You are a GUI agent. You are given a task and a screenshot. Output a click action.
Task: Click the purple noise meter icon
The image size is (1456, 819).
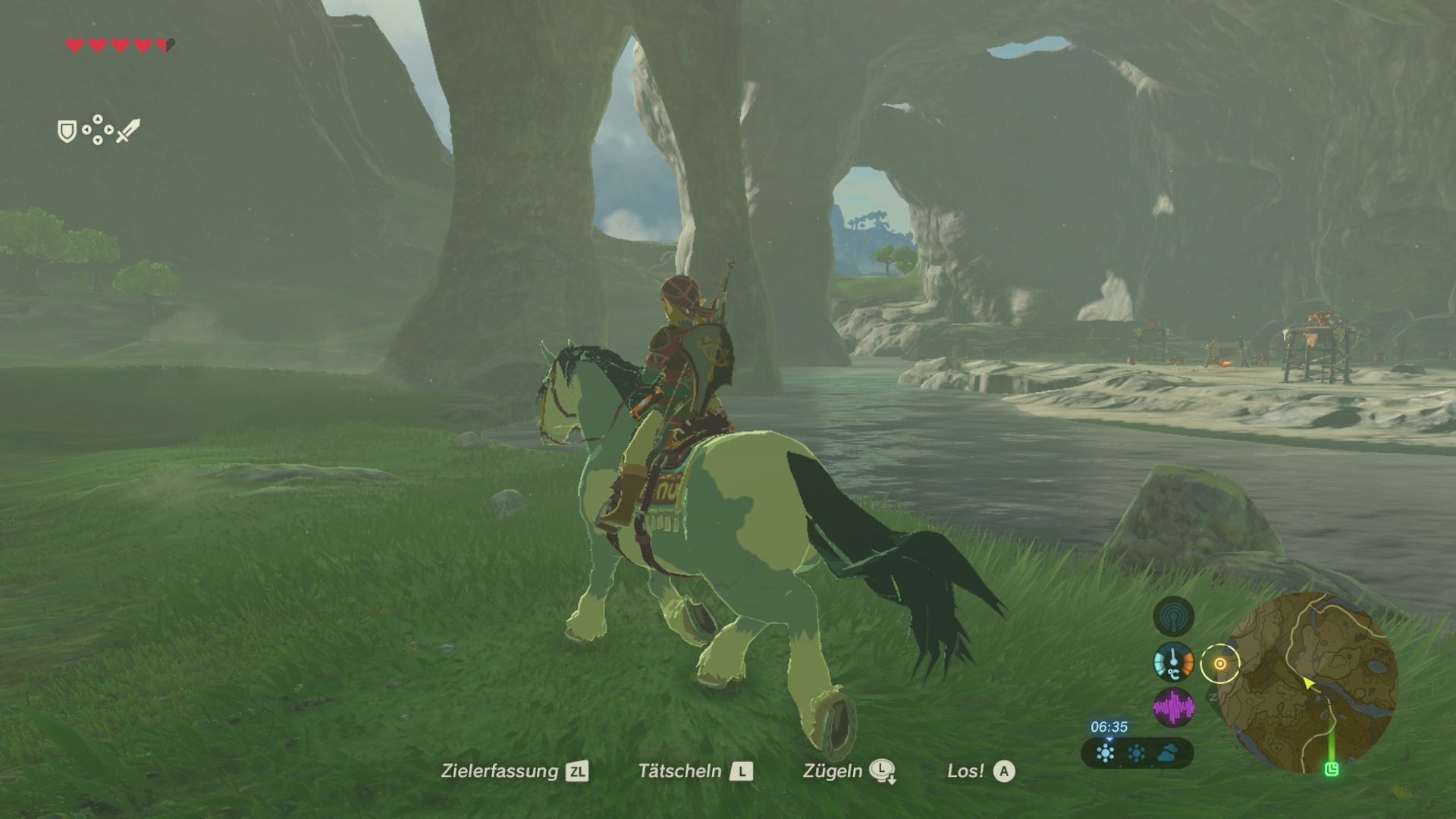[1175, 706]
